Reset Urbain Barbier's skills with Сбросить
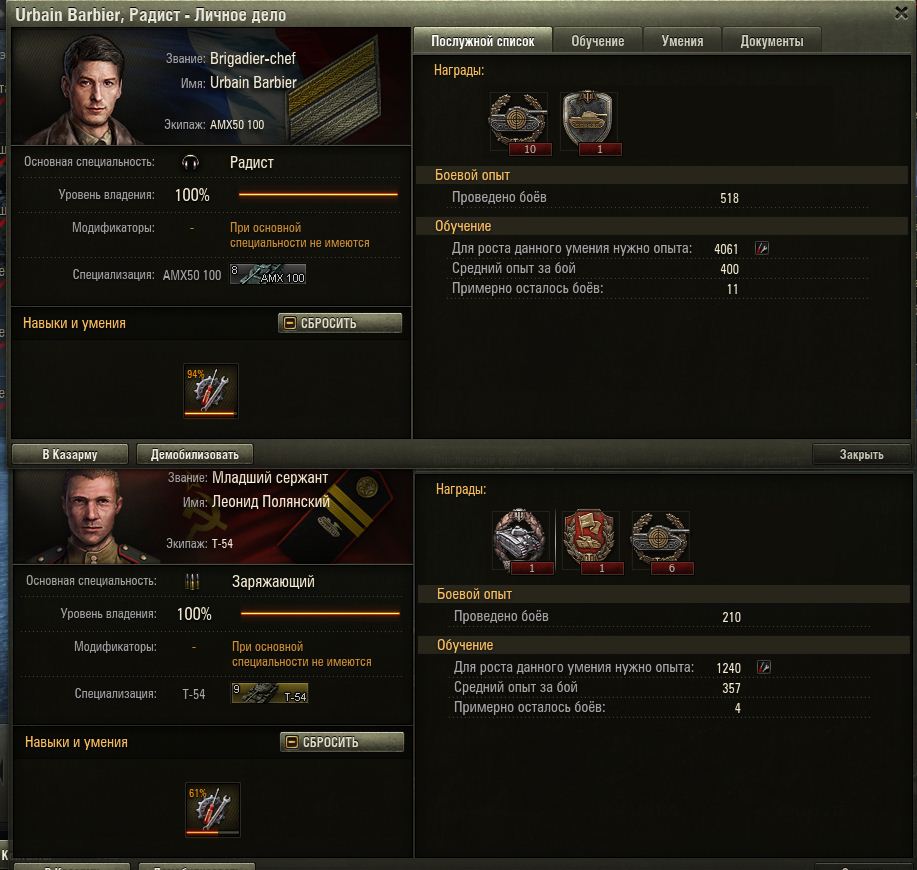Viewport: 917px width, 870px height. [340, 323]
